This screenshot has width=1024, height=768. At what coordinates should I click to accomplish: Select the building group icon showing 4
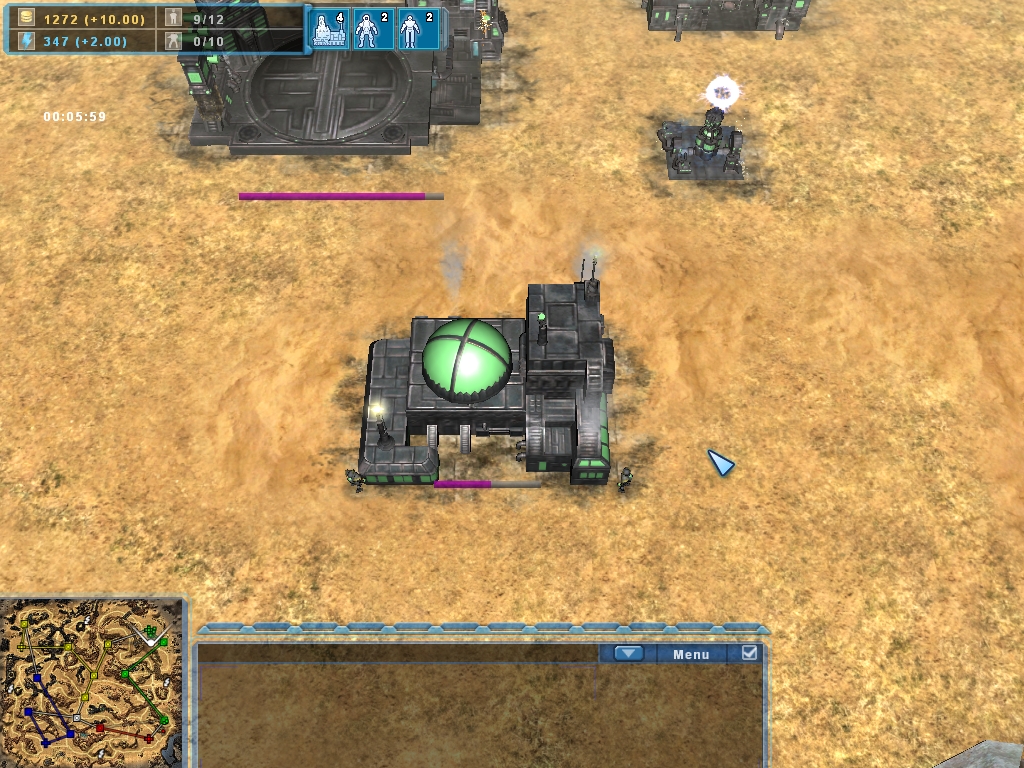(x=330, y=28)
